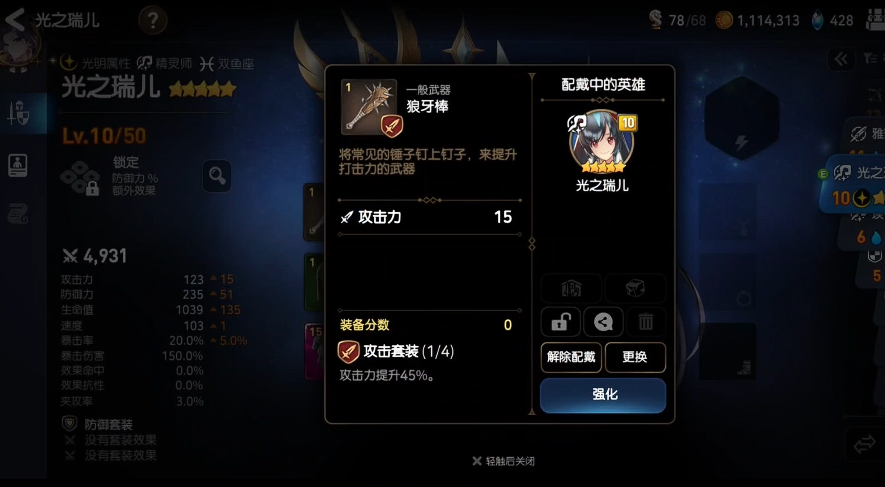Open the portrait card side tab
The width and height of the screenshot is (885, 487).
(18, 165)
